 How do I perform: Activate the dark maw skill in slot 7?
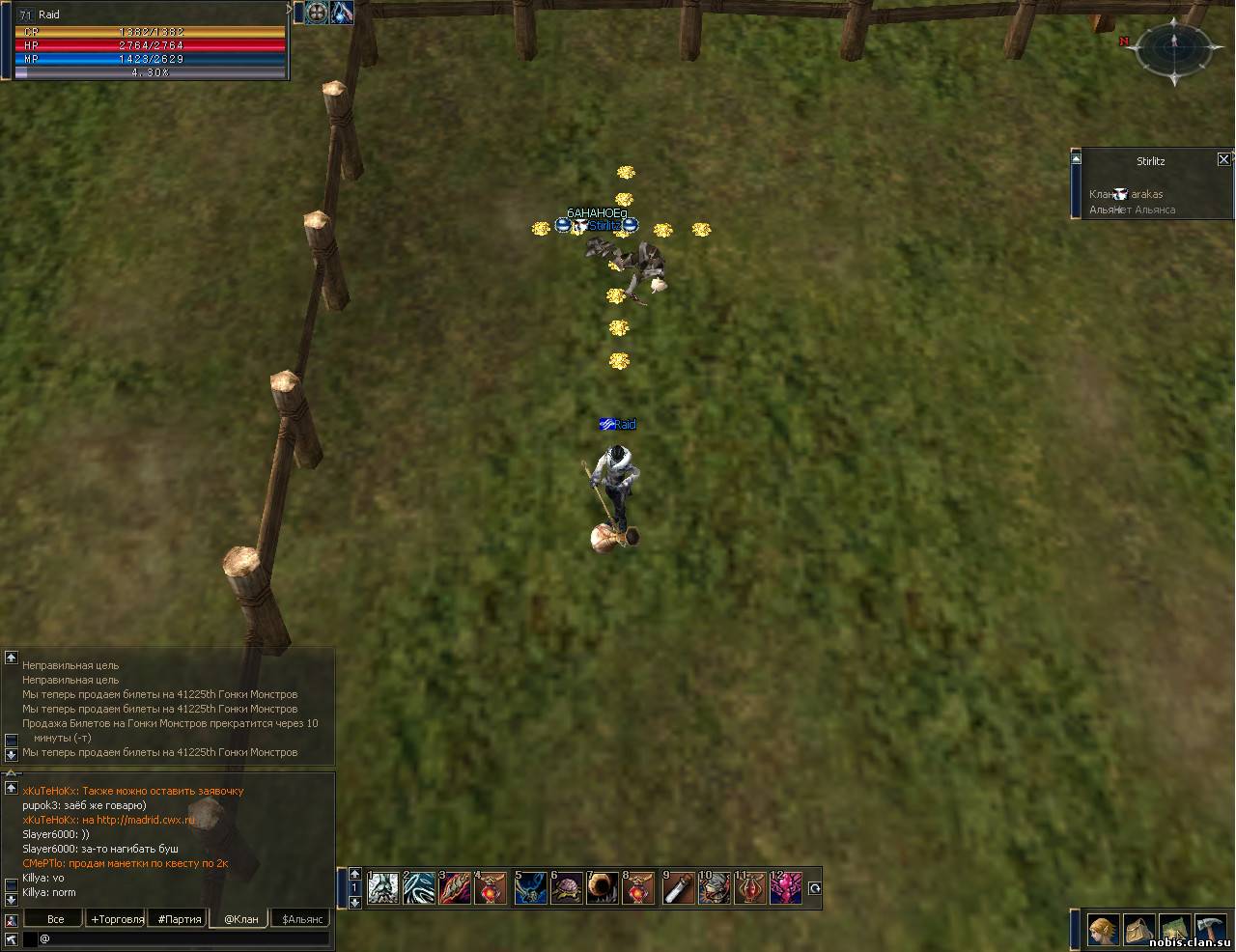click(604, 888)
